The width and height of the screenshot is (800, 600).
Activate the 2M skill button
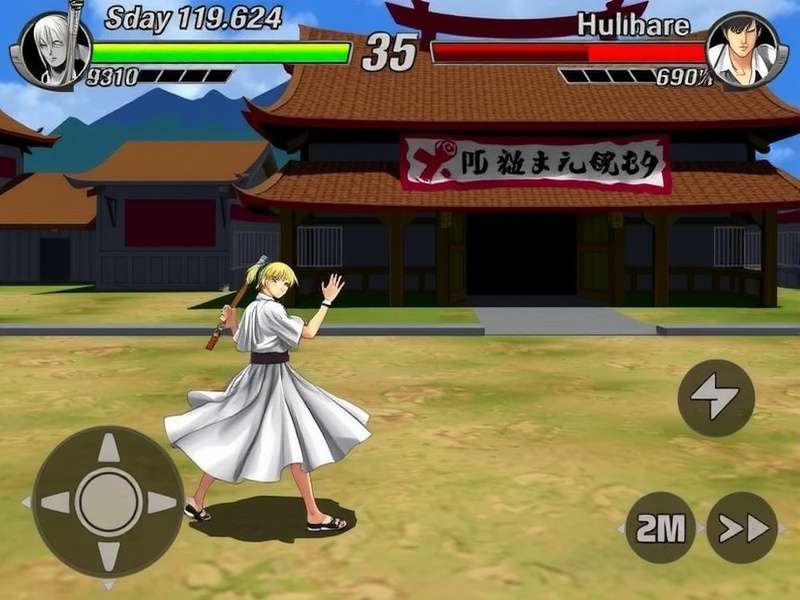(x=660, y=528)
